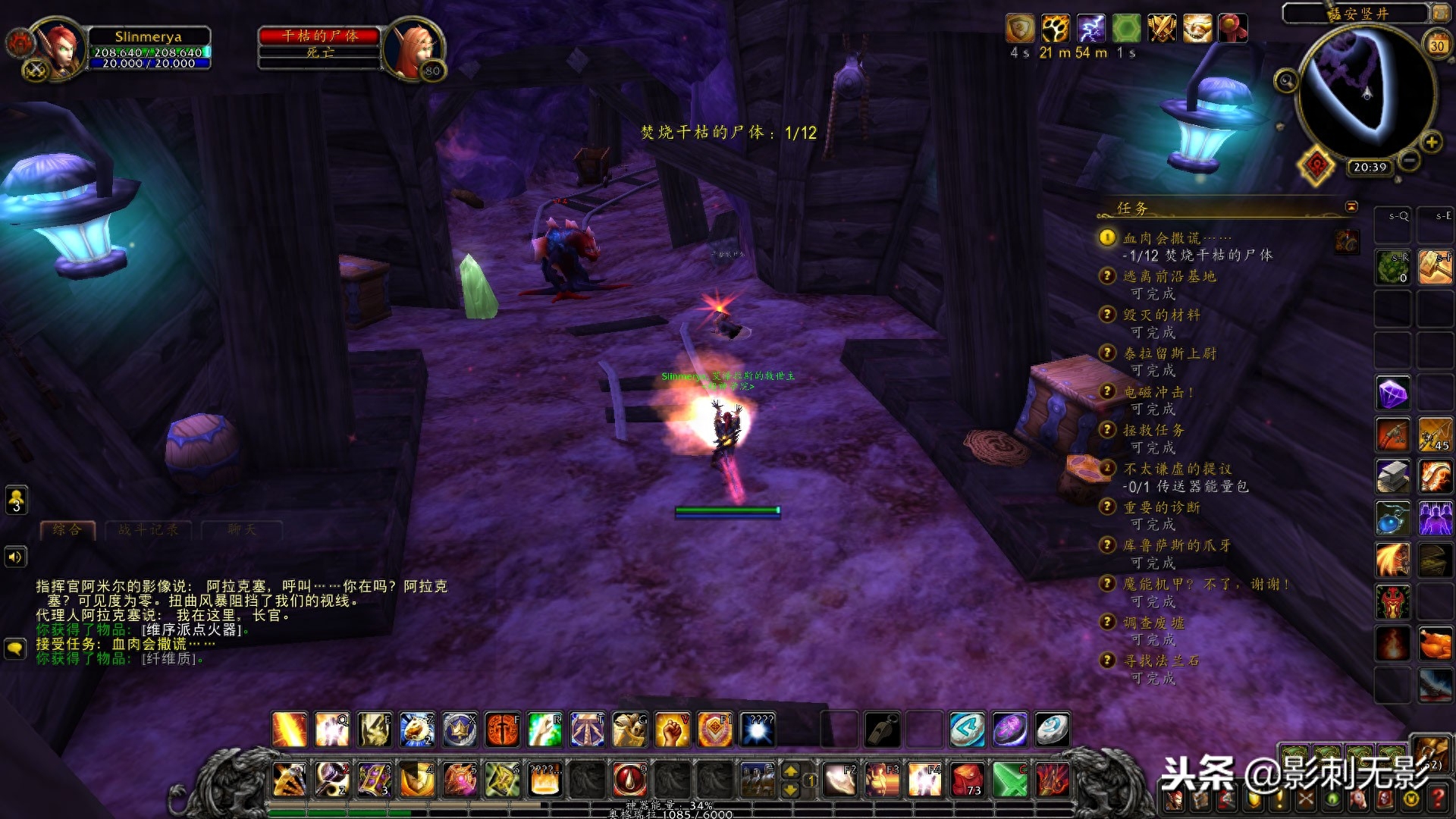Open the tracked quest 逃离前沿基地
This screenshot has height=819, width=1456.
1169,277
